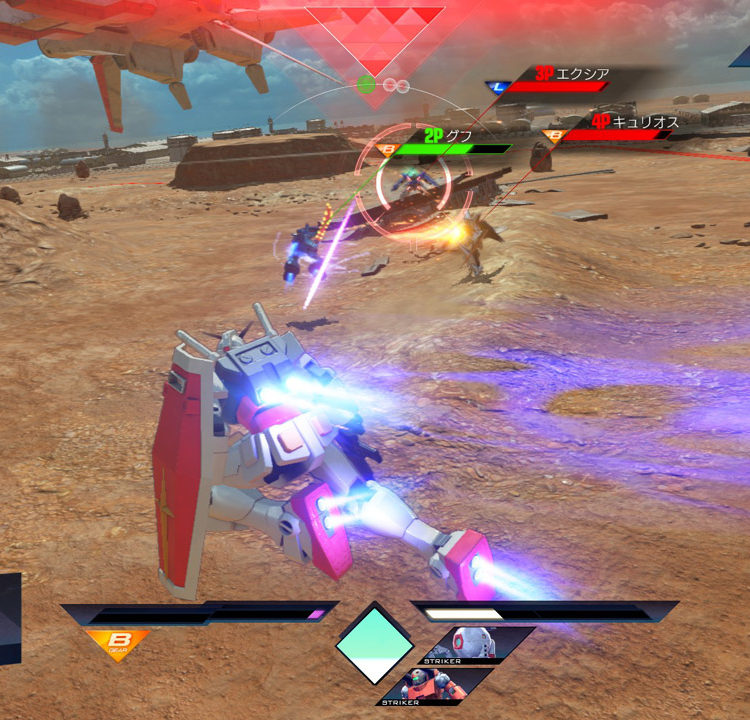The image size is (750, 720).
Task: Click the orange B Gear badge
Action: pos(117,644)
